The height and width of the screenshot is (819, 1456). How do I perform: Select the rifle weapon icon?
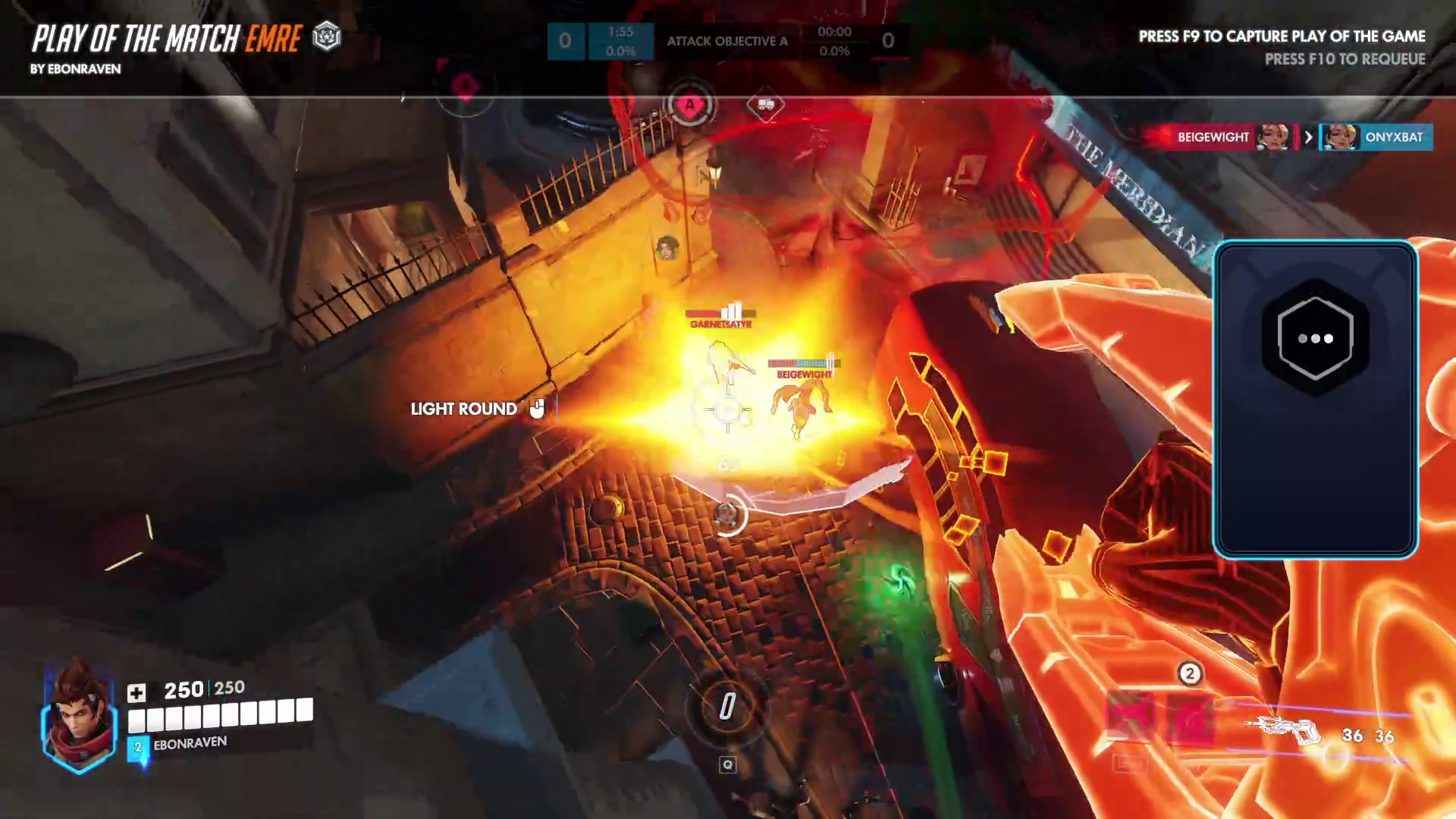click(x=1286, y=731)
